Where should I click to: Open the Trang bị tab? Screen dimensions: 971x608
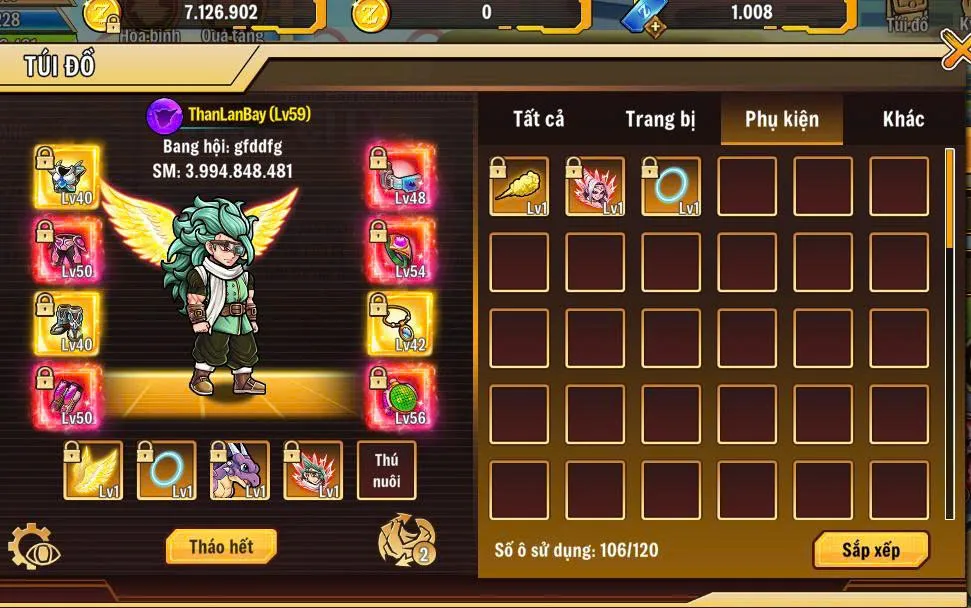pos(660,120)
